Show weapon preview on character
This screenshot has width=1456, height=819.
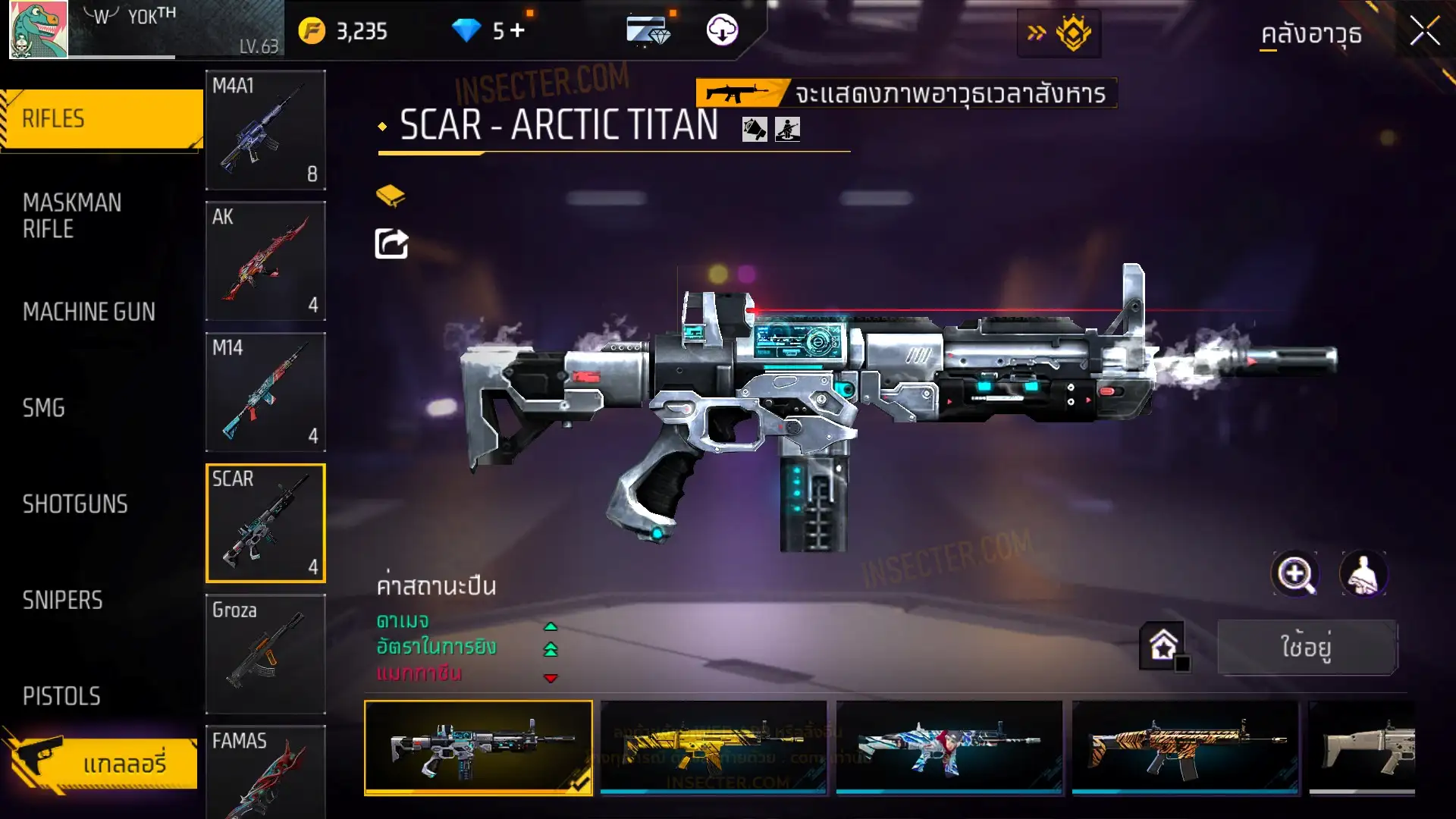1363,574
